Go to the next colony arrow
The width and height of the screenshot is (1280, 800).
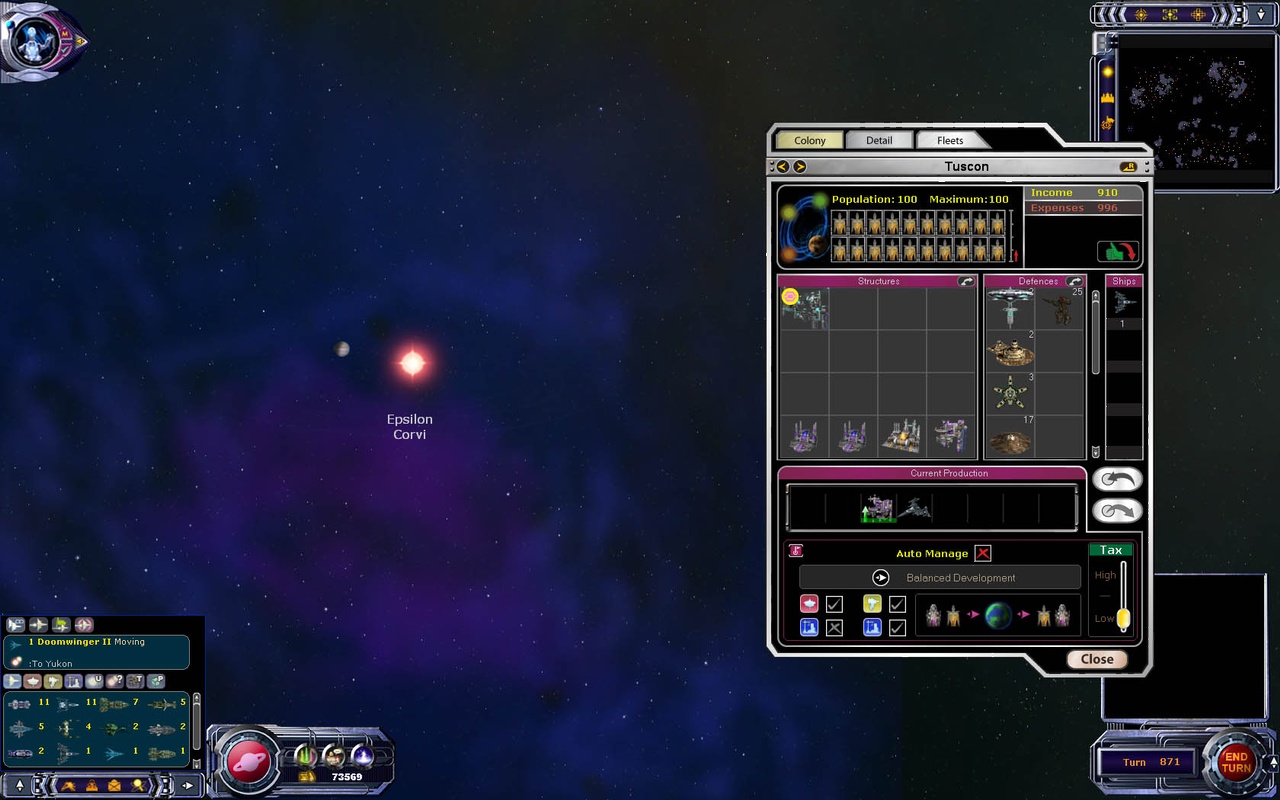click(x=800, y=167)
